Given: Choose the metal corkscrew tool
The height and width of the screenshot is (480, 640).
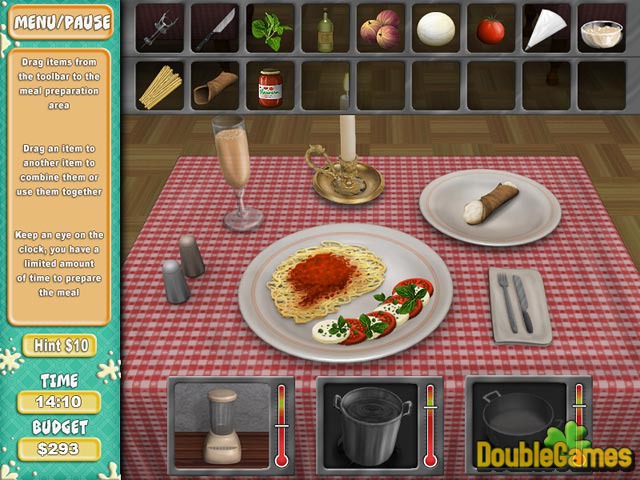Looking at the screenshot, I should 158,28.
